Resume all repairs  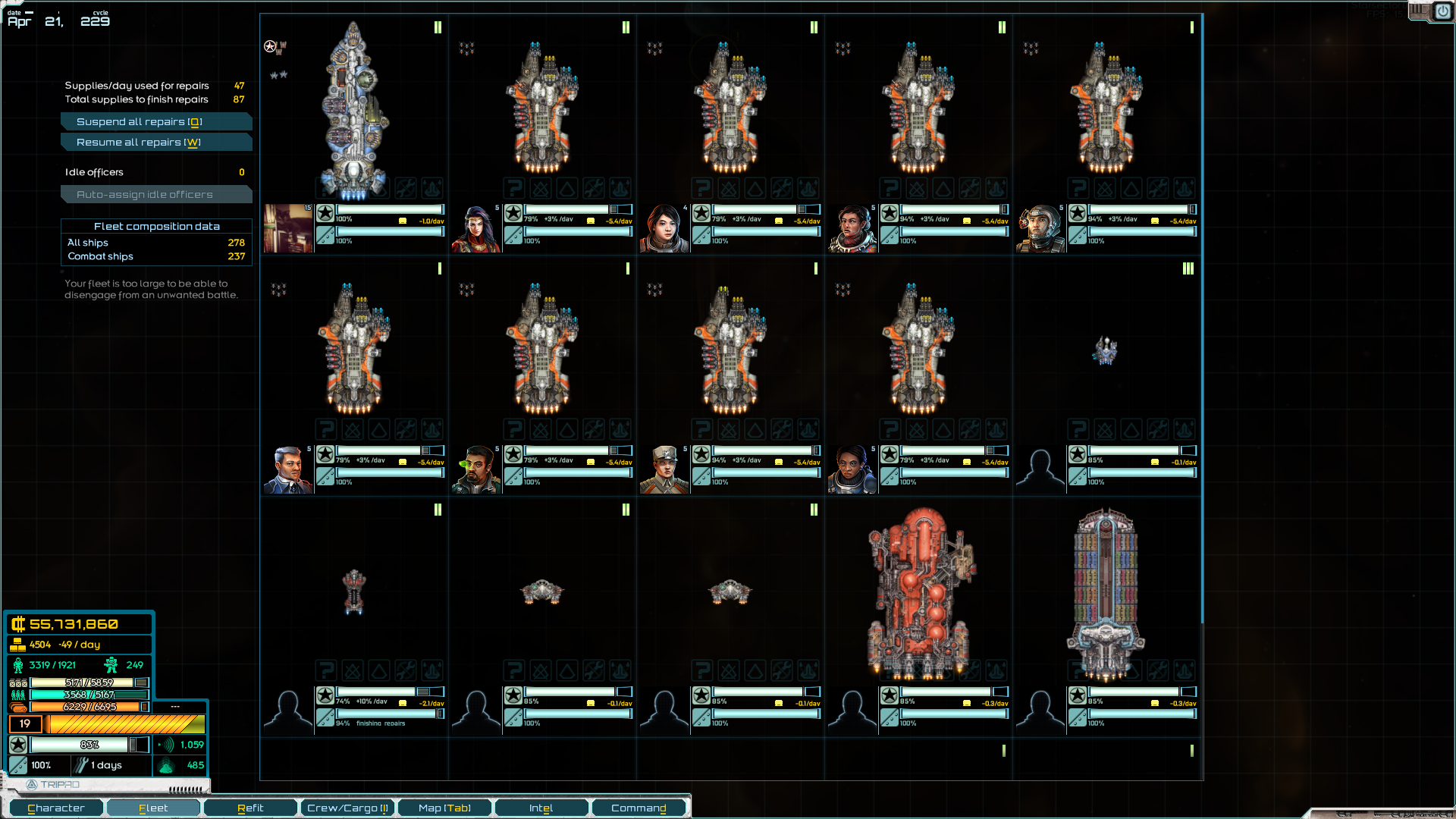pyautogui.click(x=155, y=143)
